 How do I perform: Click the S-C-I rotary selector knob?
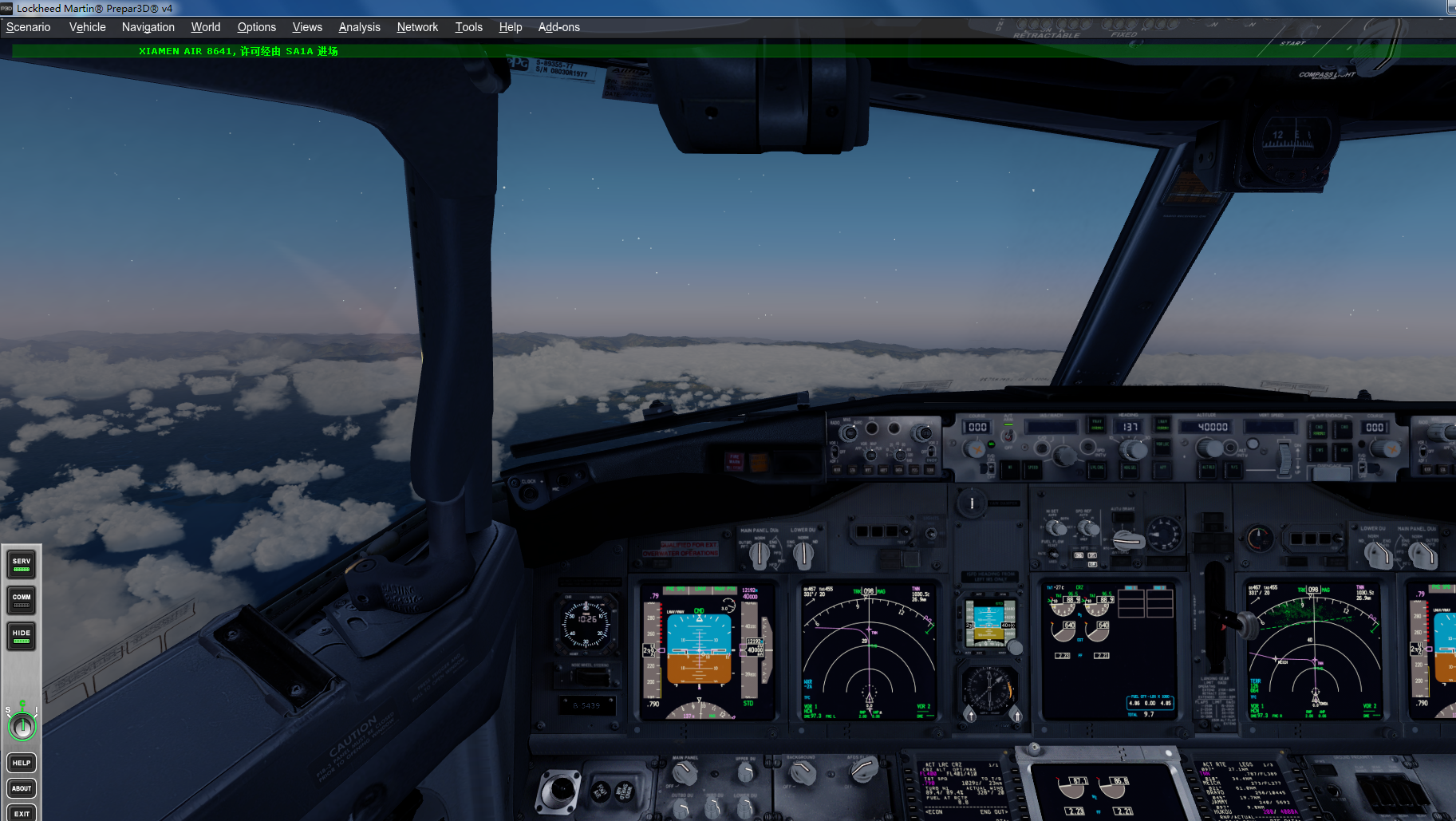point(22,727)
